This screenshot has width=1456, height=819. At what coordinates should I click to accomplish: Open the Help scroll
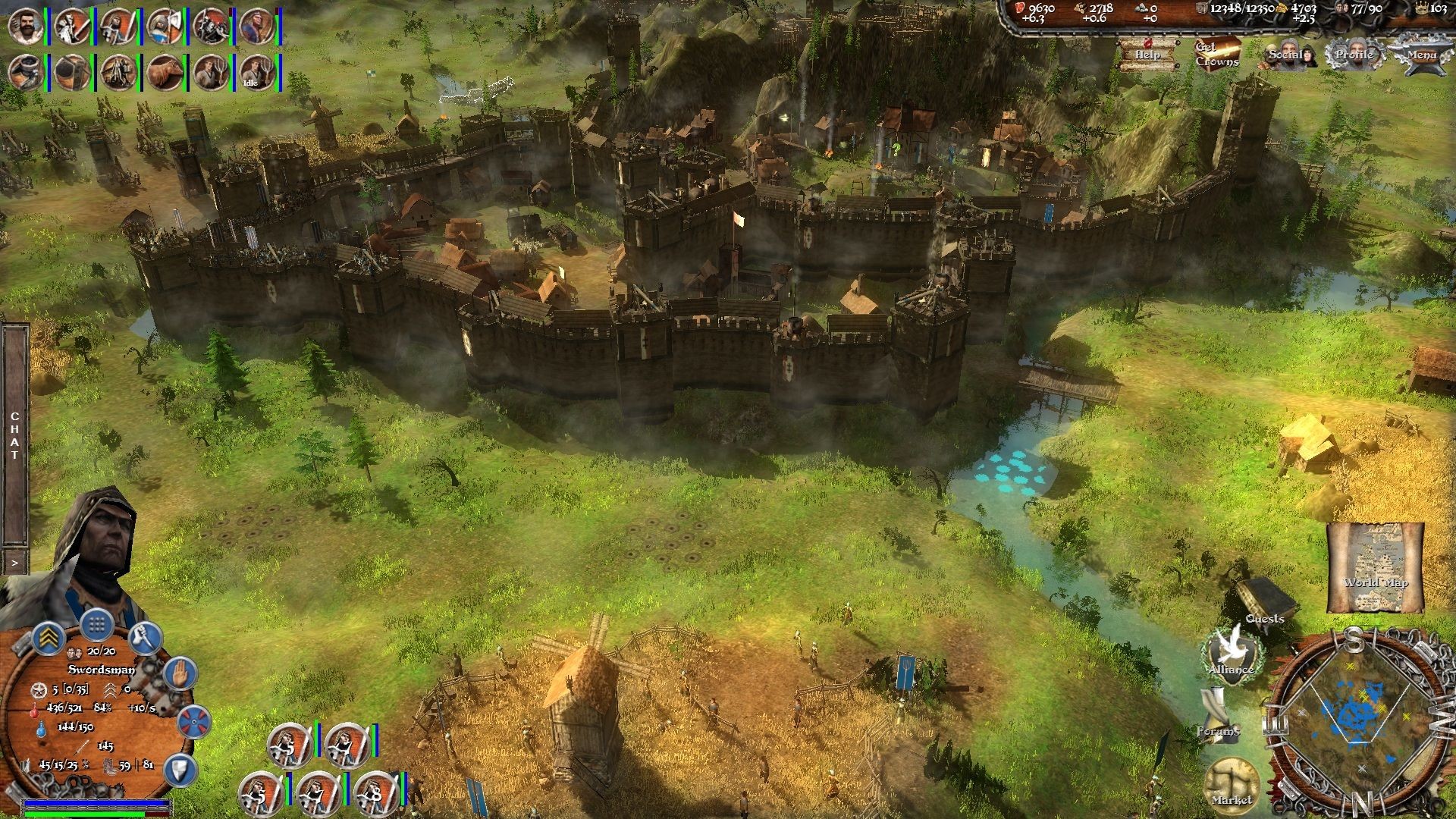point(1147,53)
